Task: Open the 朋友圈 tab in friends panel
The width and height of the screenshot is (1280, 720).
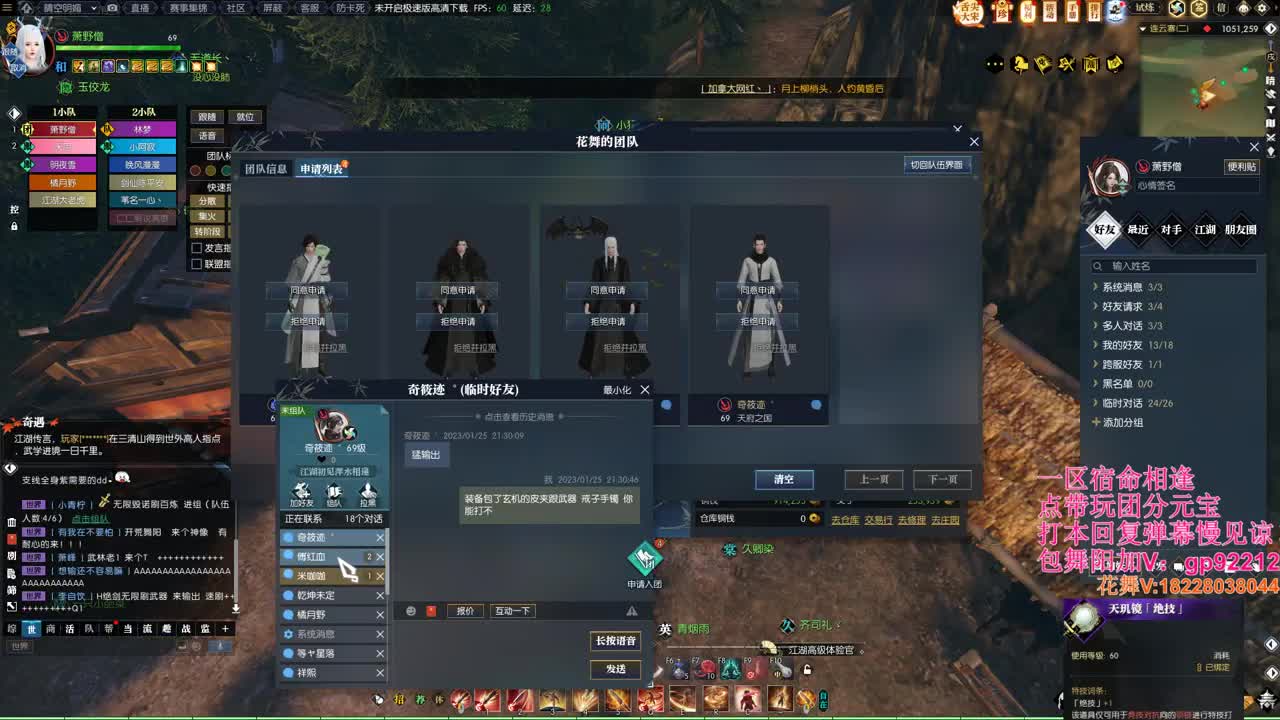Action: (x=1240, y=230)
